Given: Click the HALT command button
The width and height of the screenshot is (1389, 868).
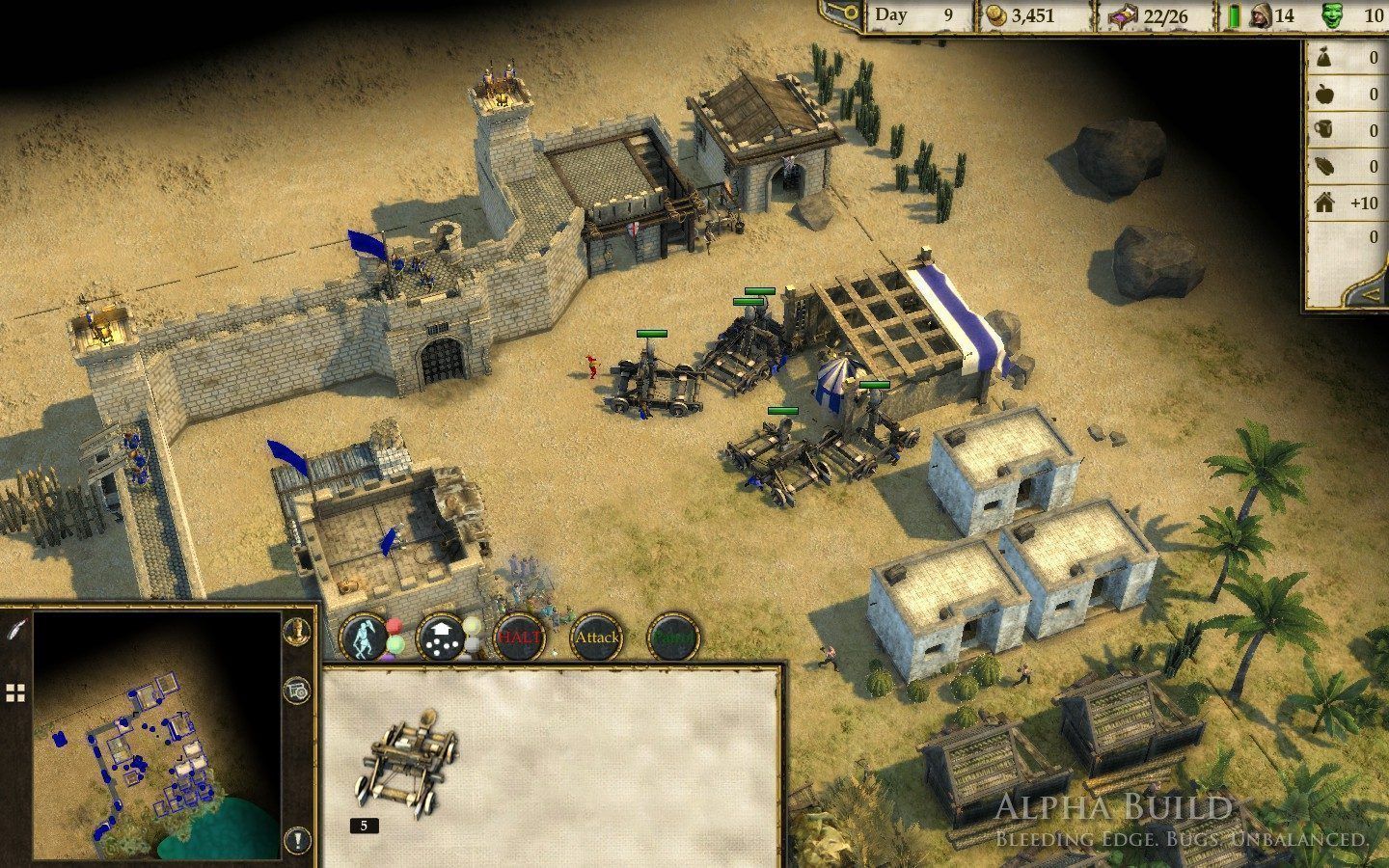Looking at the screenshot, I should 520,637.
